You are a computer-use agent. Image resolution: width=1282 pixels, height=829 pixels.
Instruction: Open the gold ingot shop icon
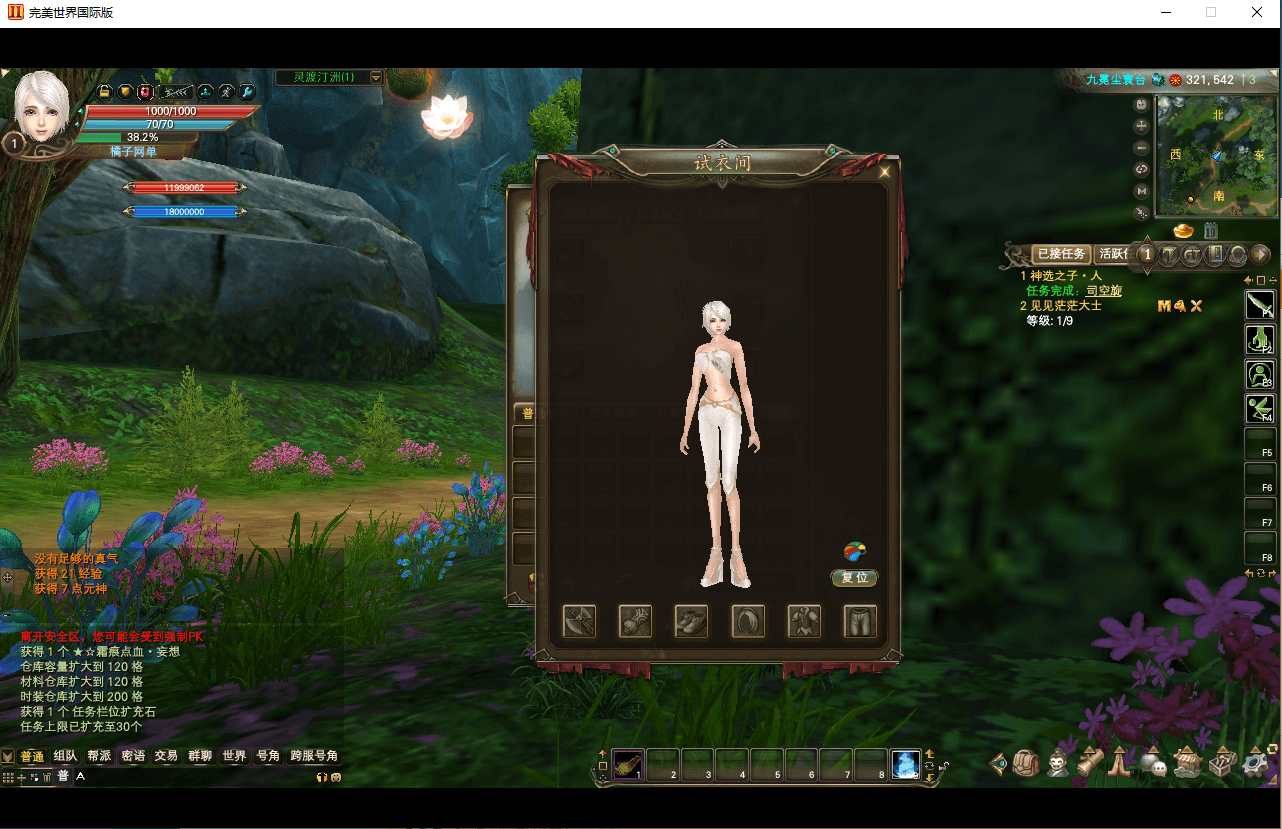coord(1184,232)
